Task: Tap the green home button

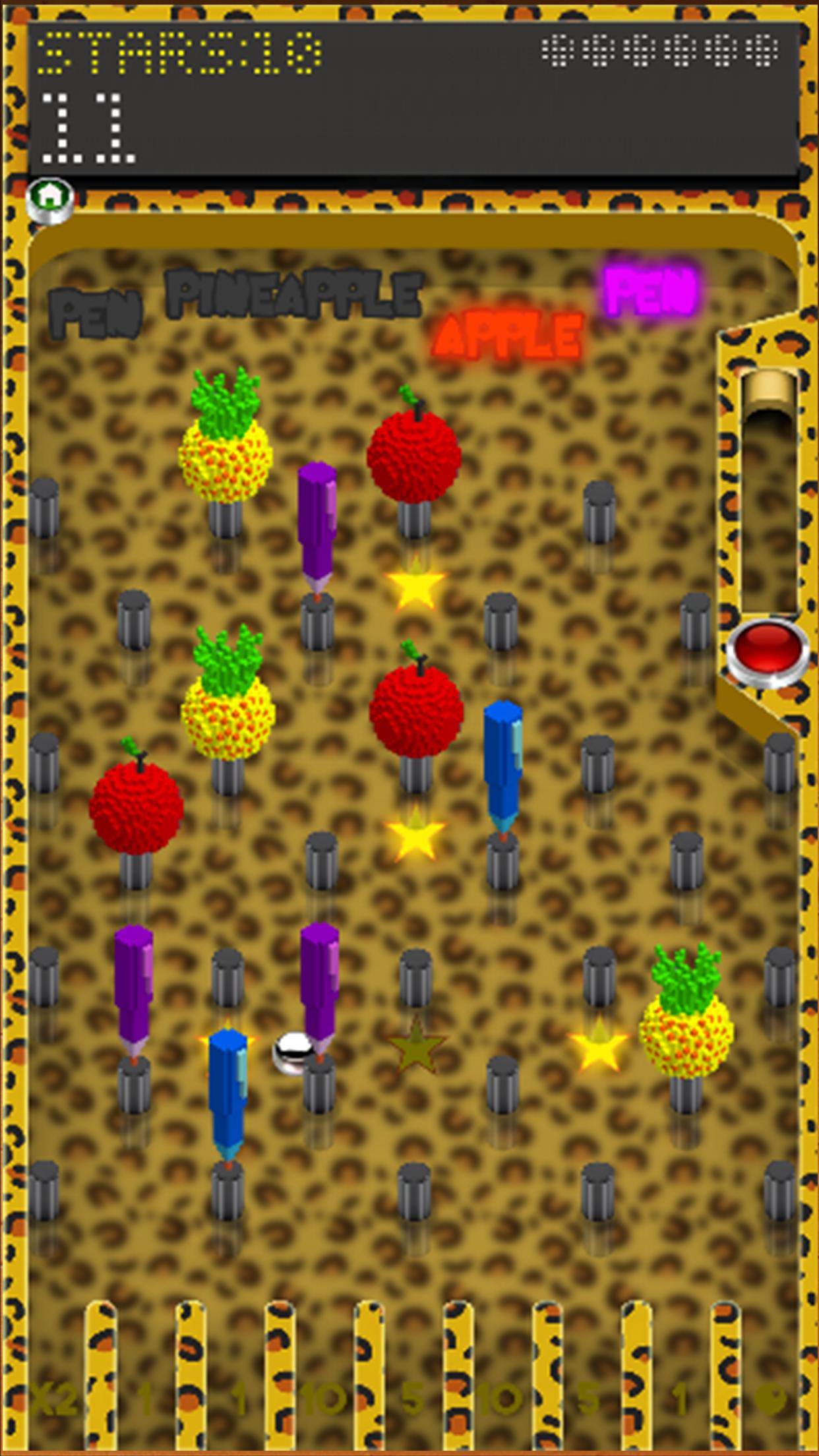Action: [x=50, y=198]
